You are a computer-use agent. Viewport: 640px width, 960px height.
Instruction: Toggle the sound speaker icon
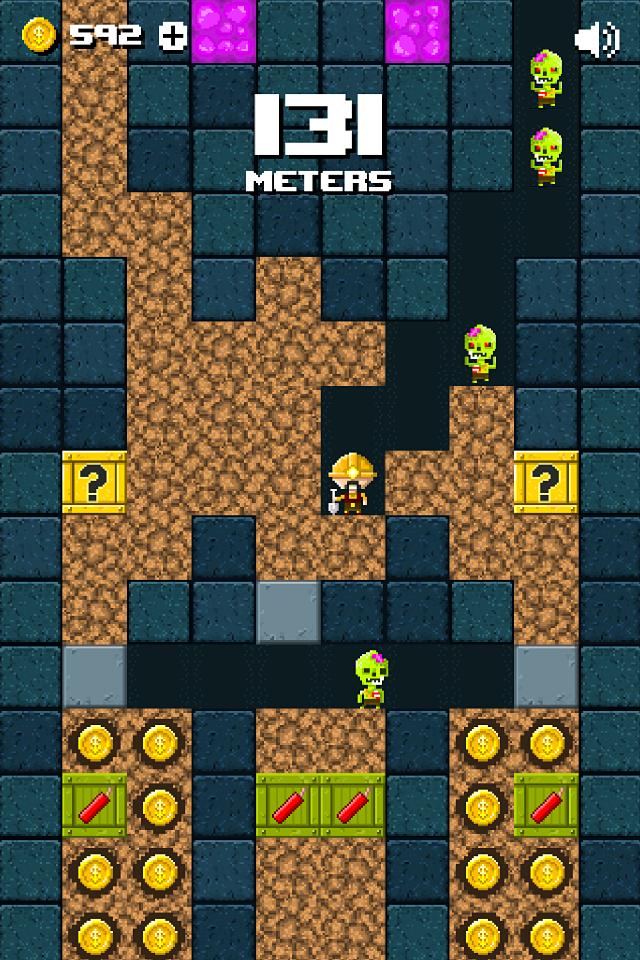point(597,39)
